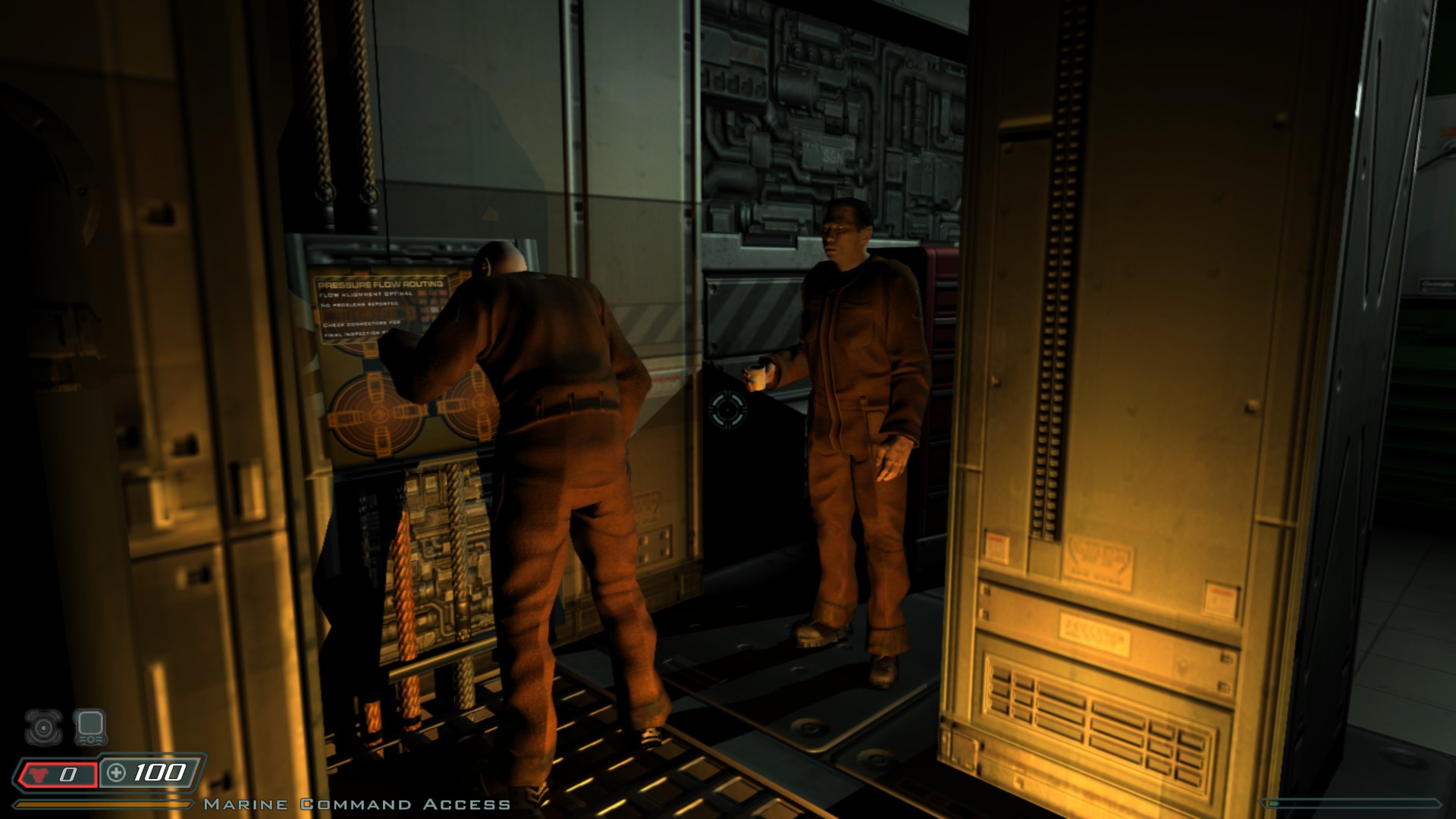Open the Final Inspection details row
1456x819 pixels.
[353, 333]
